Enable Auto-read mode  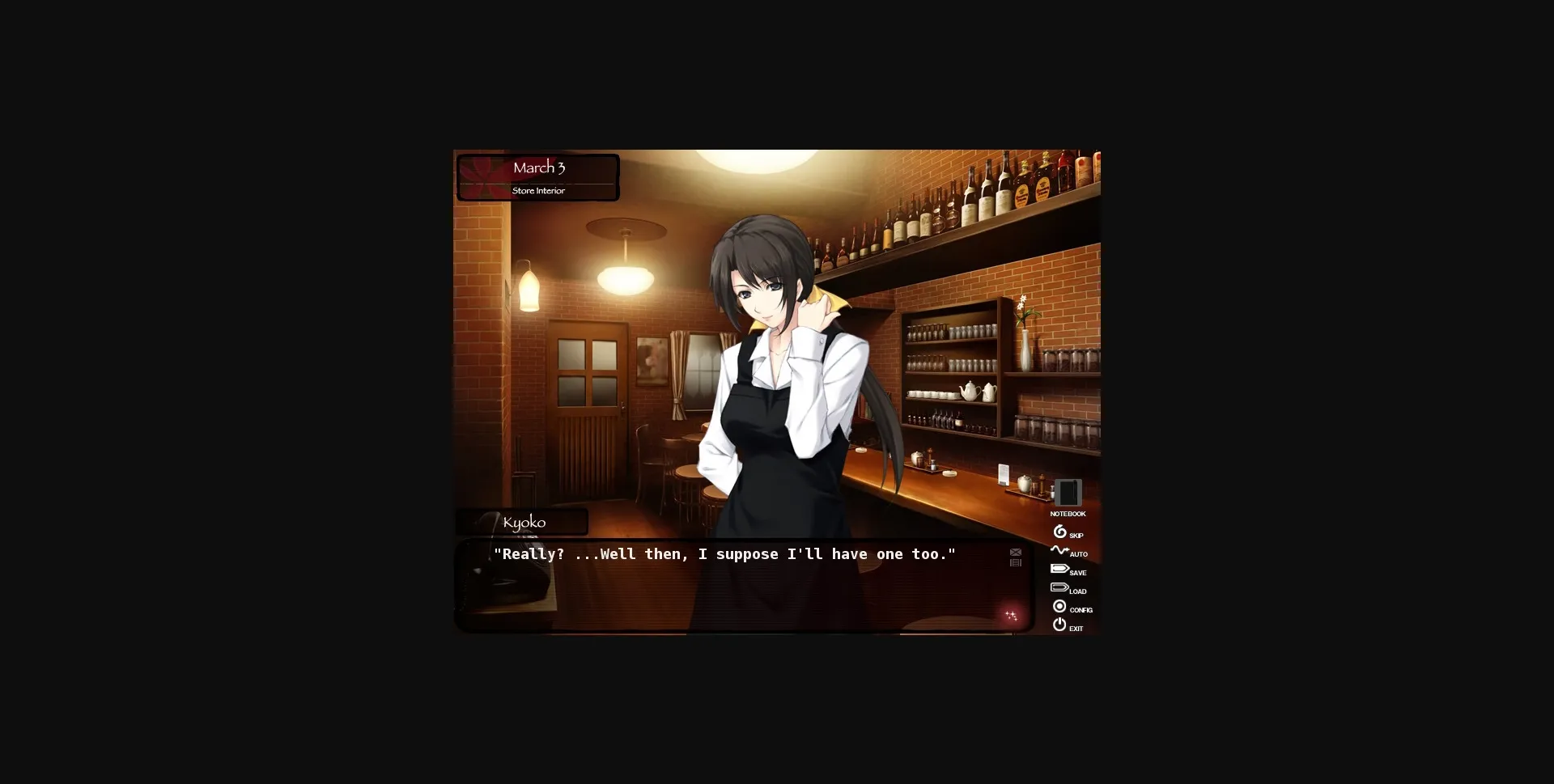1059,550
